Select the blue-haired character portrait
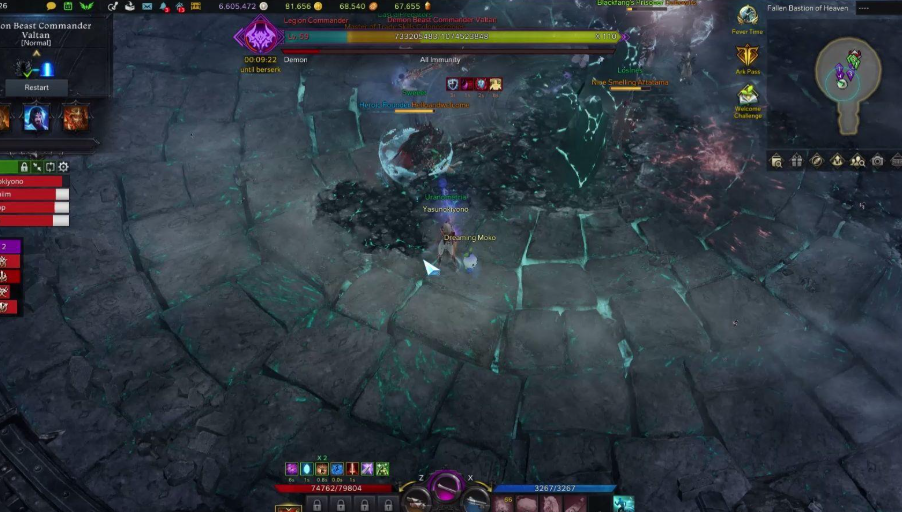Image resolution: width=902 pixels, height=512 pixels. (37, 118)
